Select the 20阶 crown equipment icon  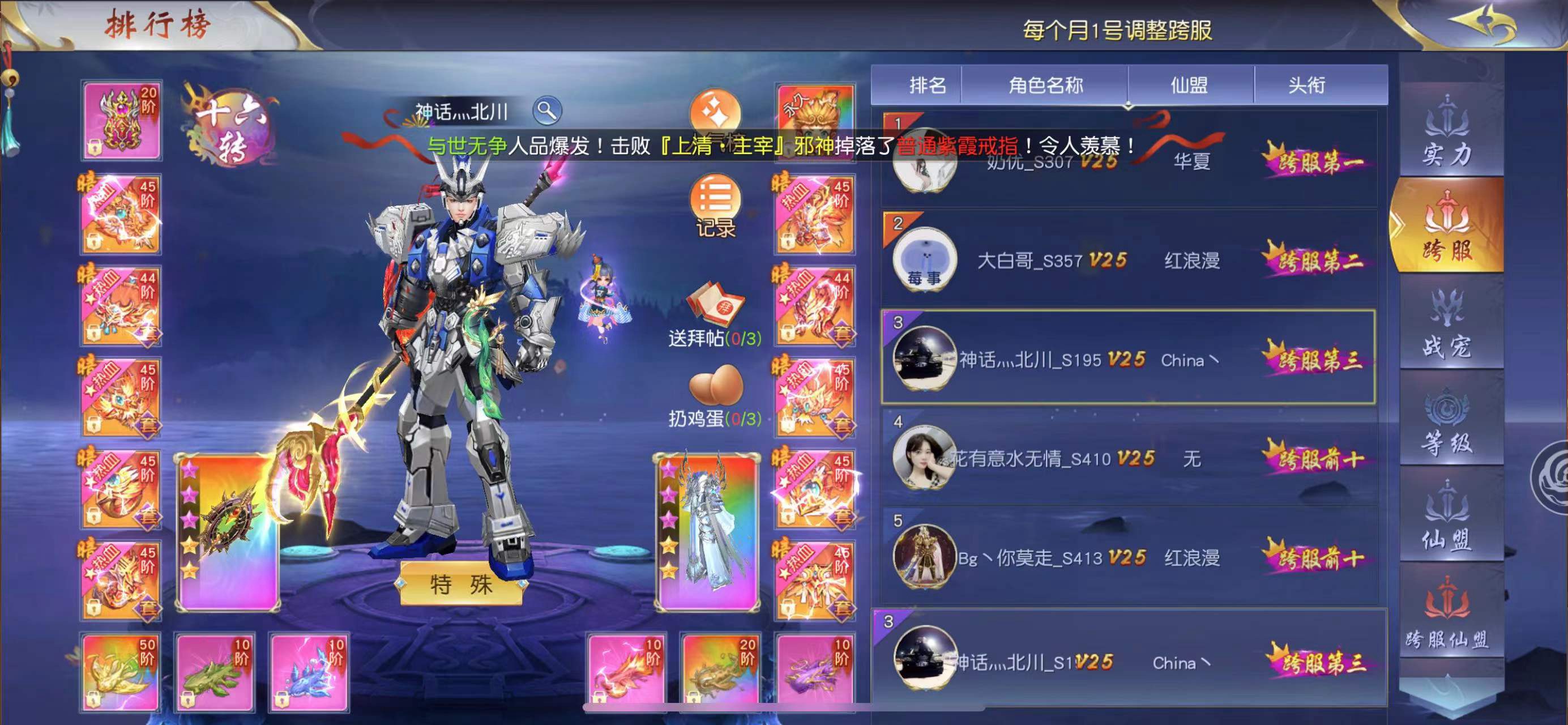pyautogui.click(x=121, y=120)
